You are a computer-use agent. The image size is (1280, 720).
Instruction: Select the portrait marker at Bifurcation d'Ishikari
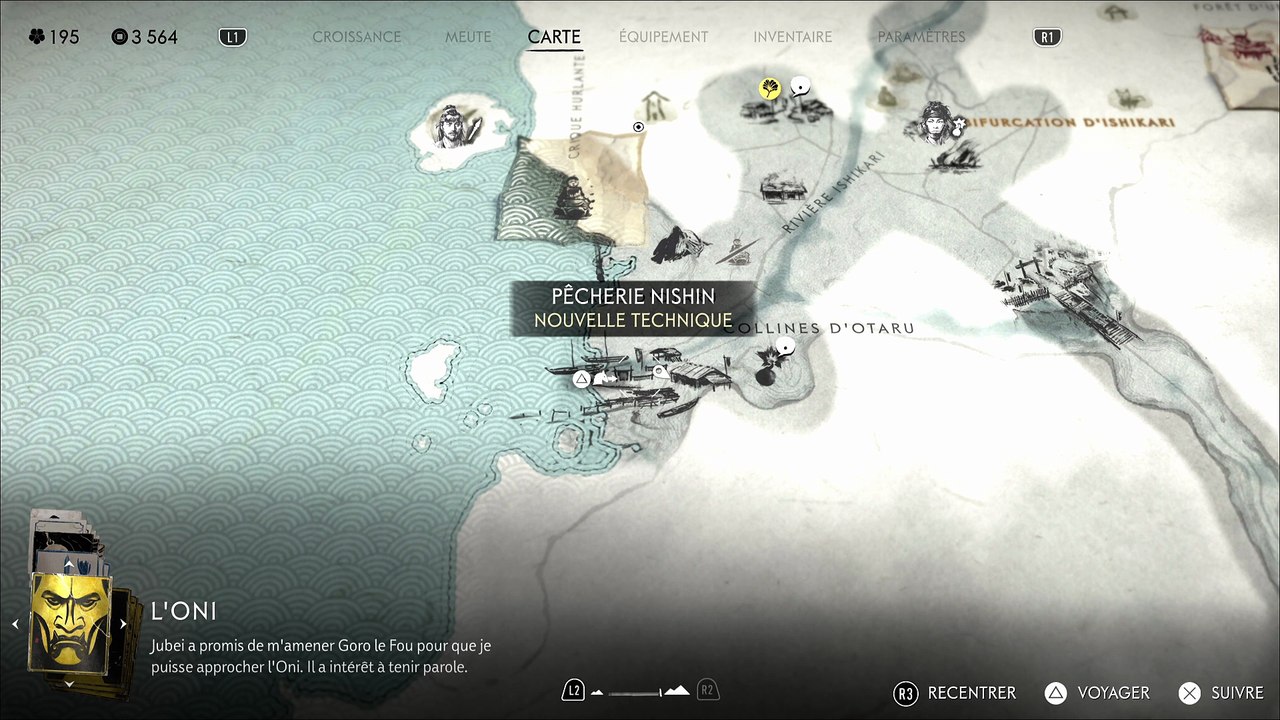[936, 120]
